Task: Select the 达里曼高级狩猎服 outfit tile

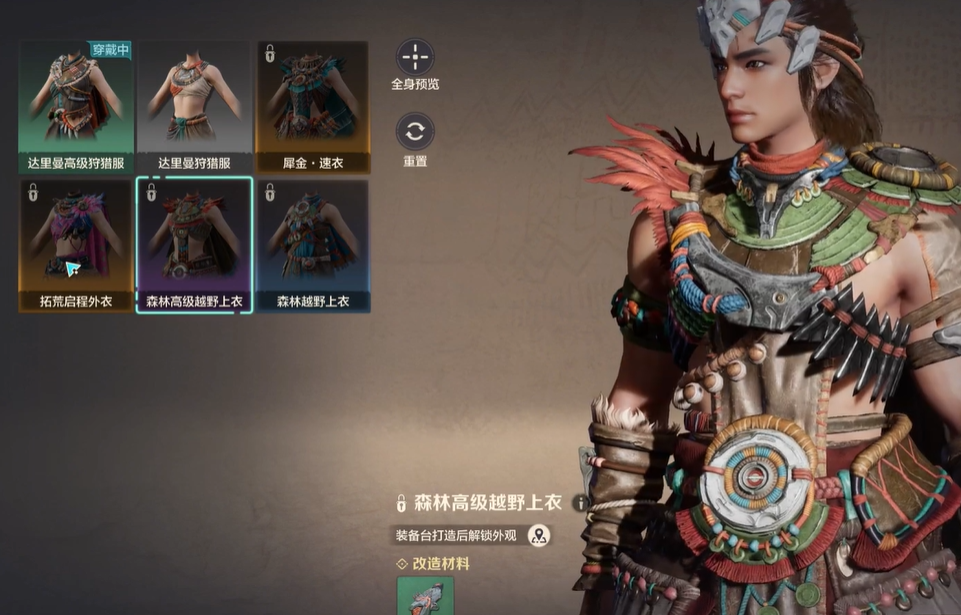Action: [76, 107]
